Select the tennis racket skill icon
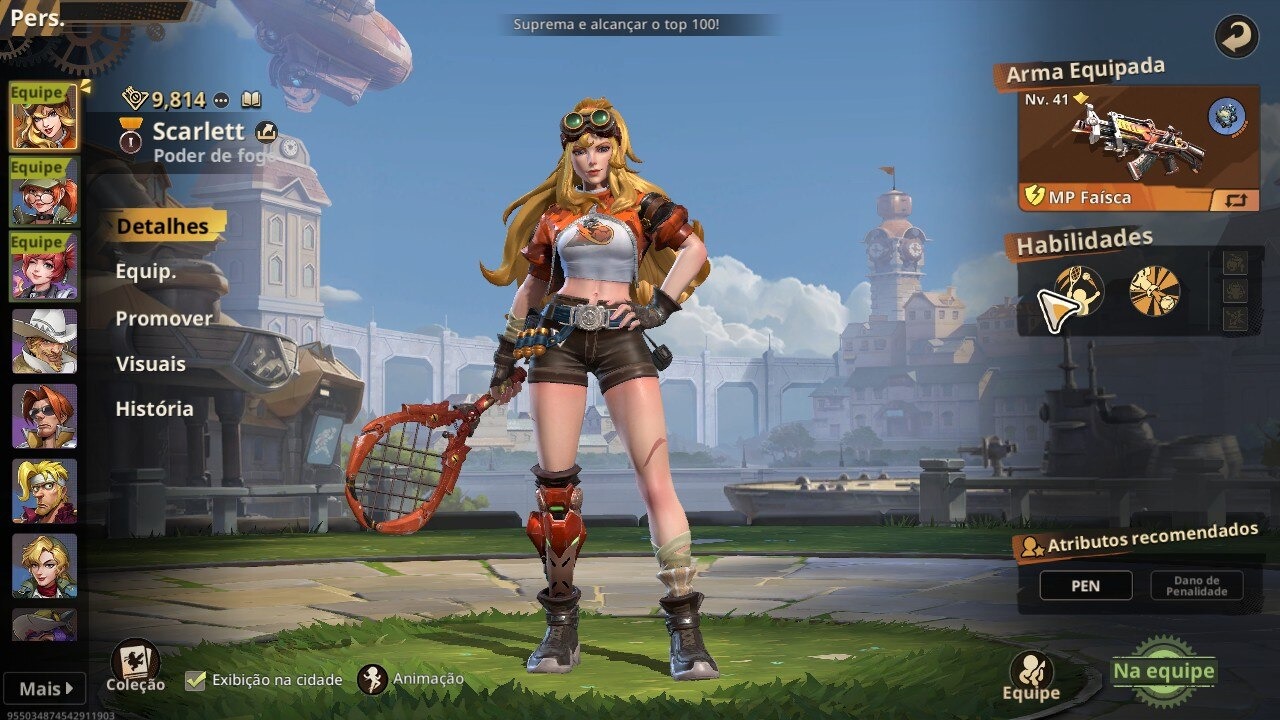This screenshot has width=1280, height=720. pyautogui.click(x=1080, y=291)
